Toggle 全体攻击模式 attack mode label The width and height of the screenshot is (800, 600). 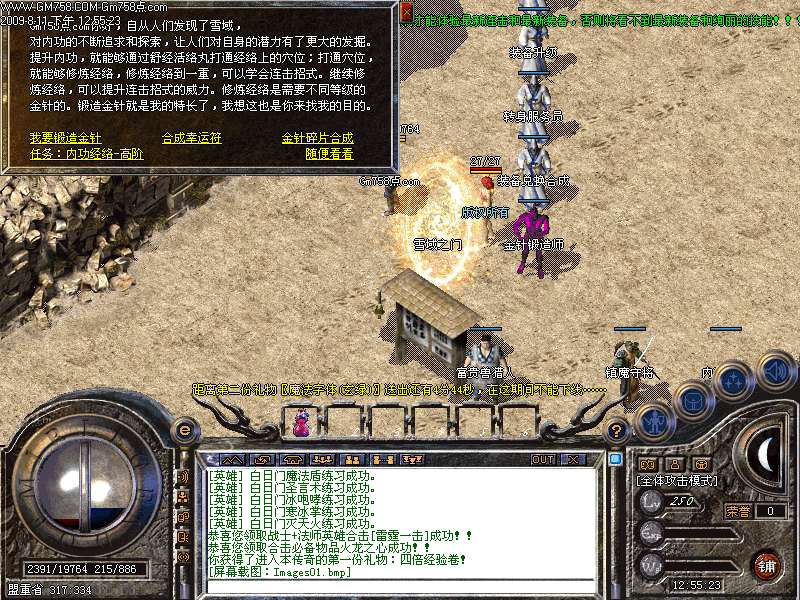(x=676, y=481)
